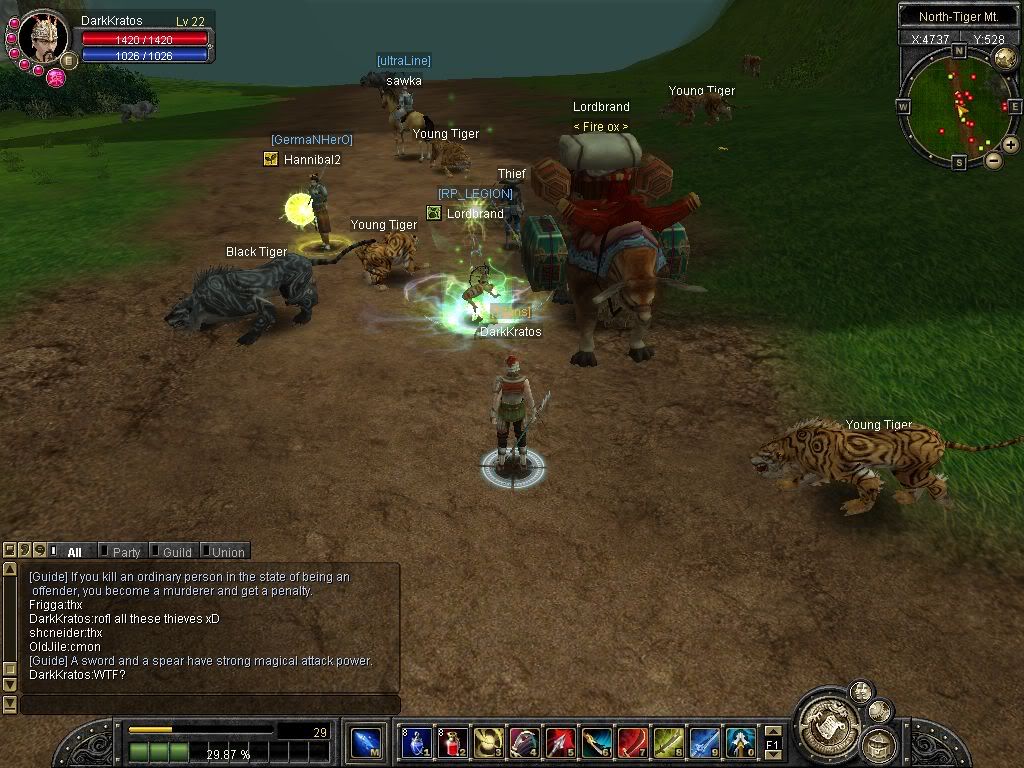Open the world map globe icon
This screenshot has height=768, width=1024.
pyautogui.click(x=1005, y=57)
